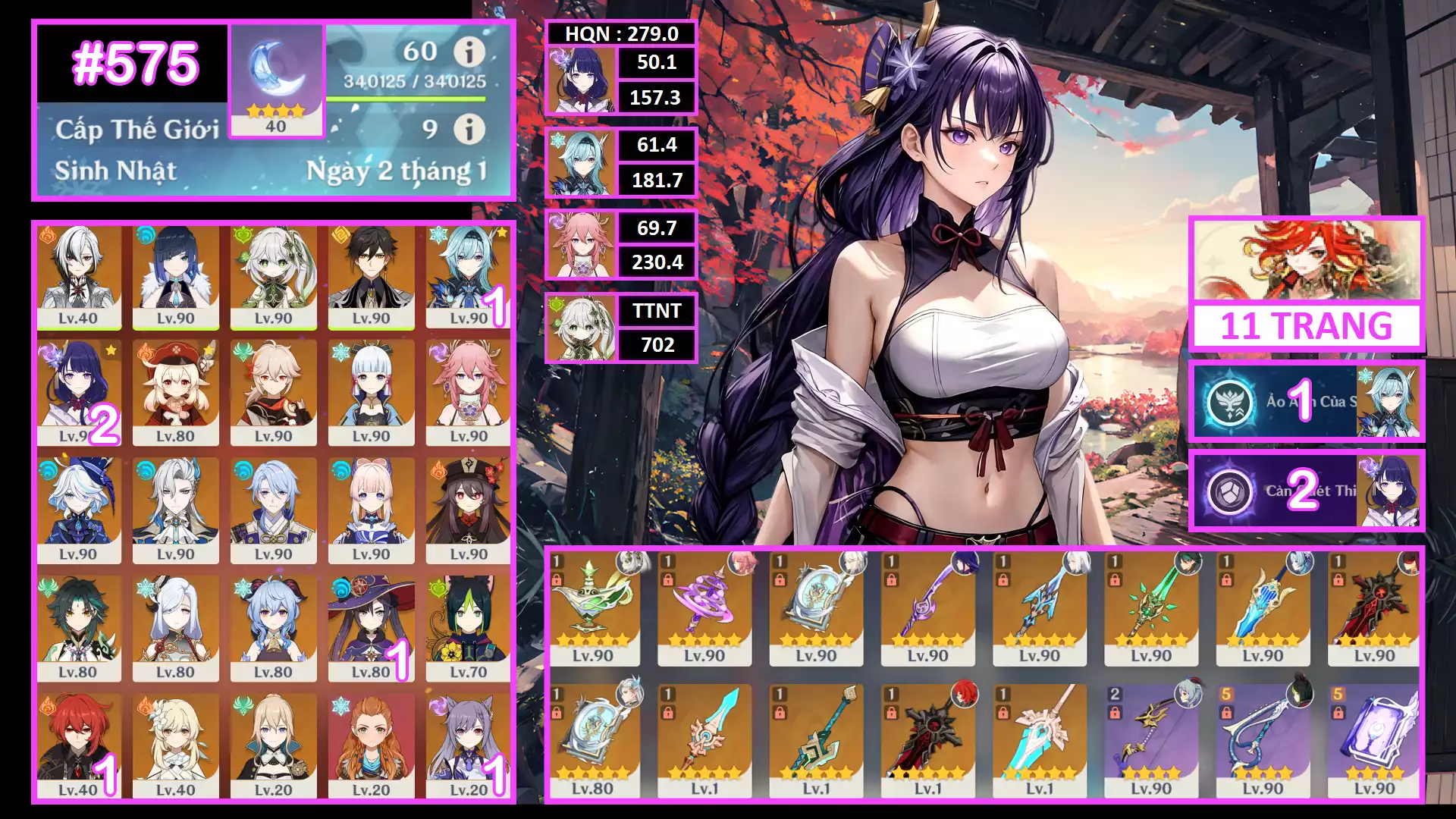
Task: Open the info icon beside world level 9
Action: coord(469,129)
